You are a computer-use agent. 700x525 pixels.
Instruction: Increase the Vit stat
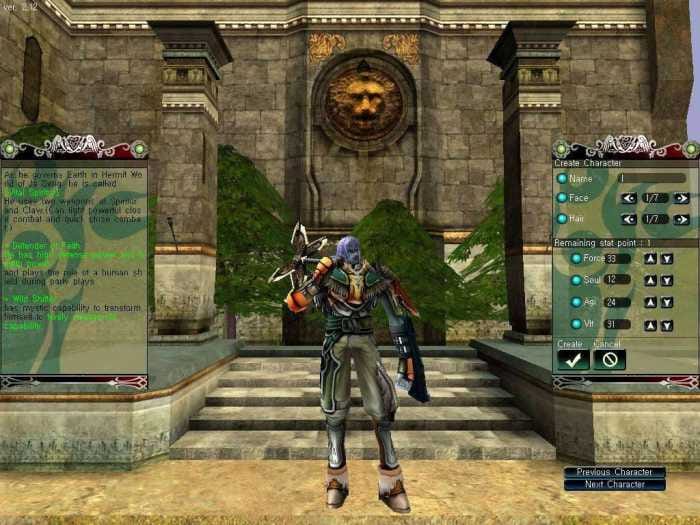649,325
